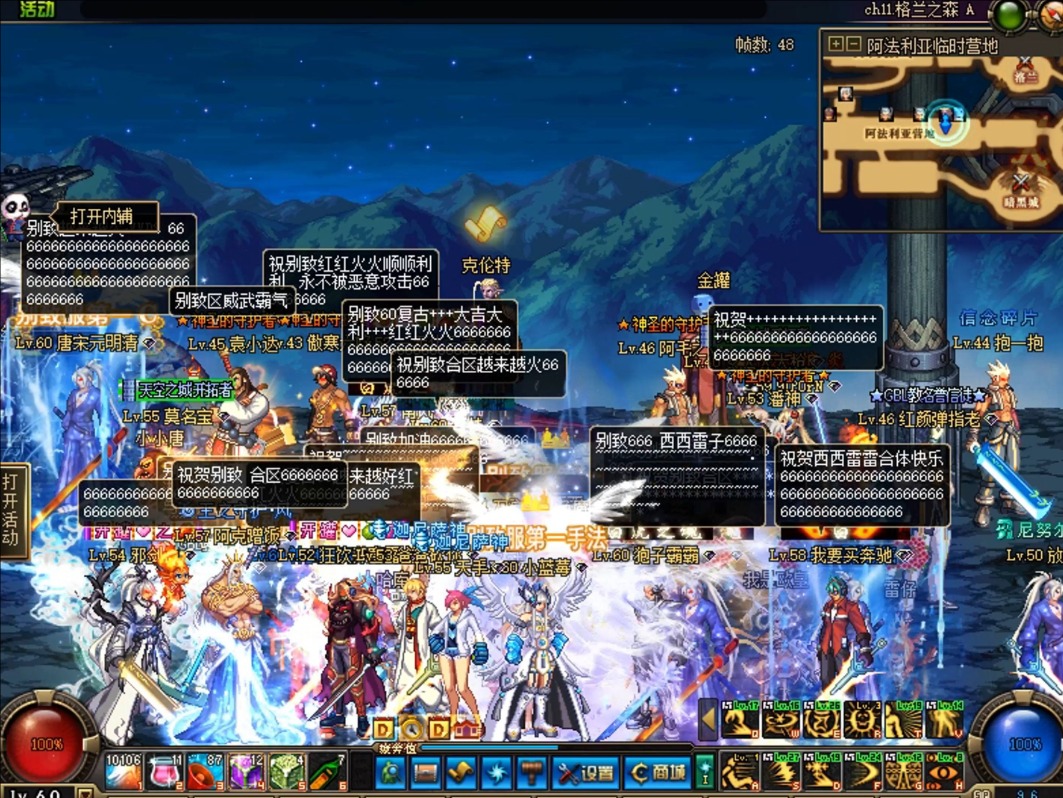Viewport: 1063px width, 798px height.
Task: Use the purple item in quick slot
Action: pos(246,773)
